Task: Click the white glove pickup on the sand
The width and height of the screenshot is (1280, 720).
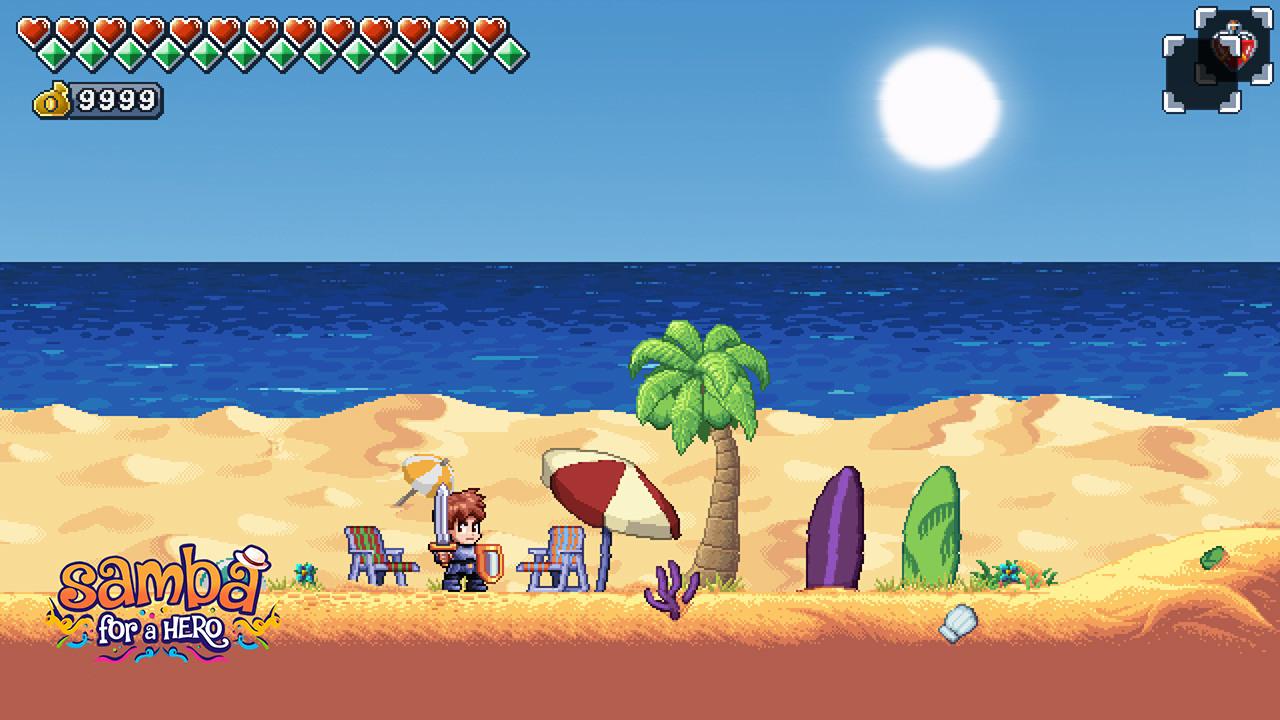Action: [957, 621]
